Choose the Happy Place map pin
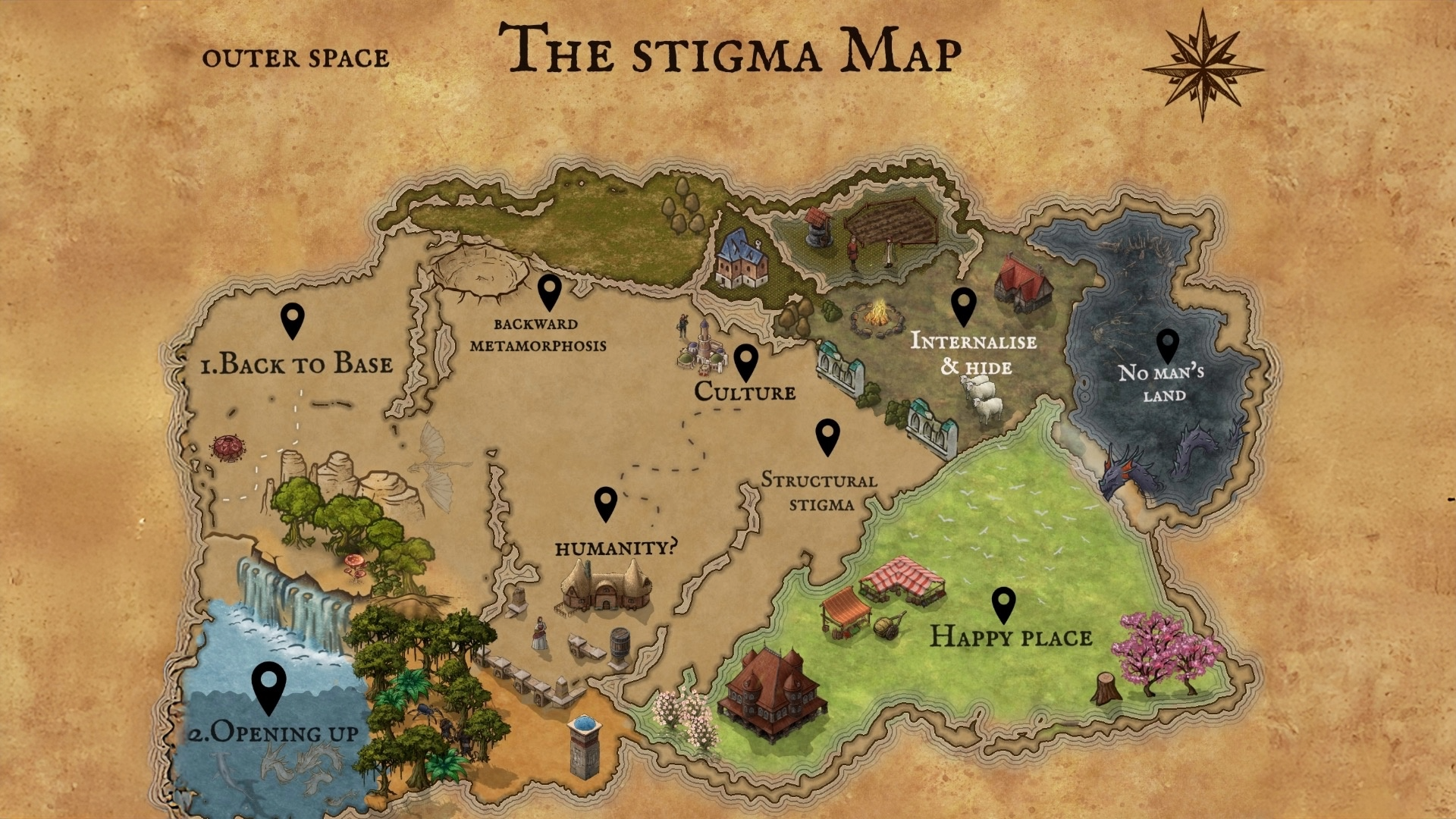The image size is (1456, 819). (x=1003, y=604)
